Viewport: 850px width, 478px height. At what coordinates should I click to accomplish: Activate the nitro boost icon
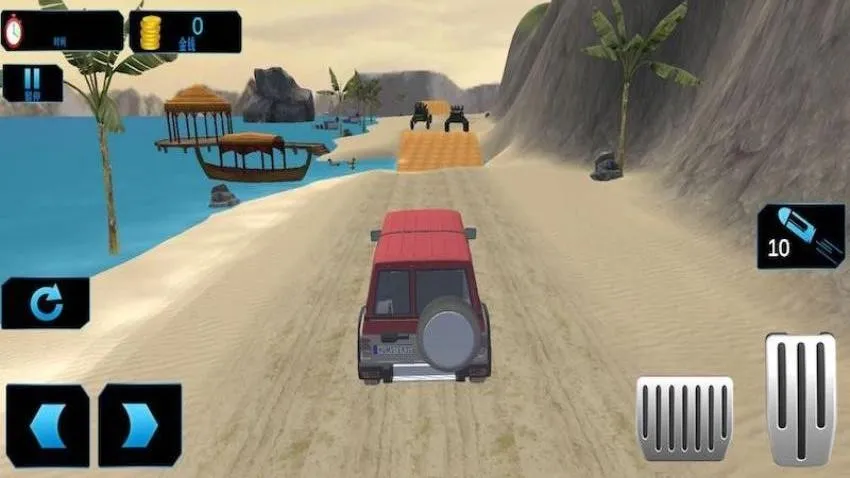[x=800, y=237]
